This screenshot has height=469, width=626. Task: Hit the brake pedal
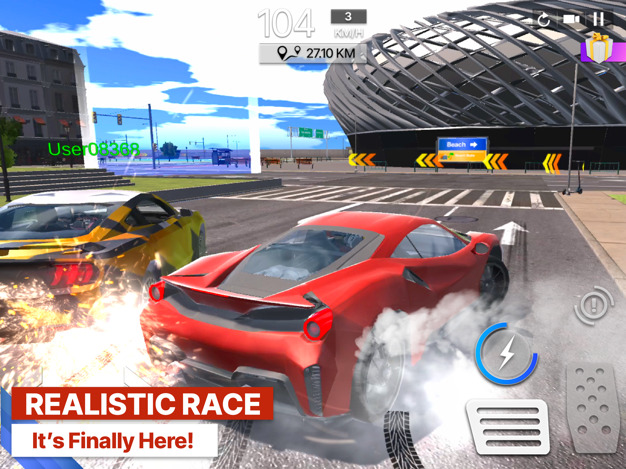(509, 426)
